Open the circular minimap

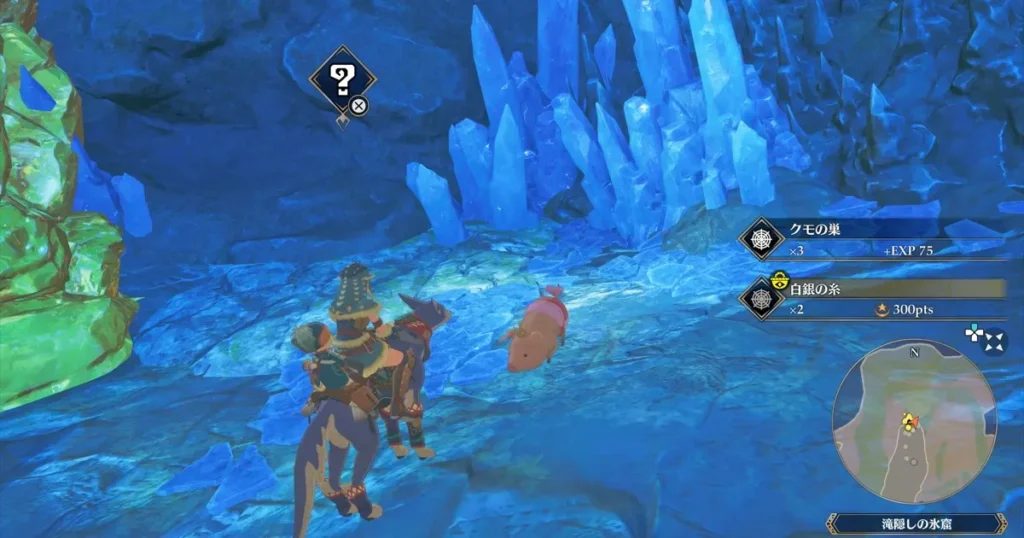click(x=914, y=420)
